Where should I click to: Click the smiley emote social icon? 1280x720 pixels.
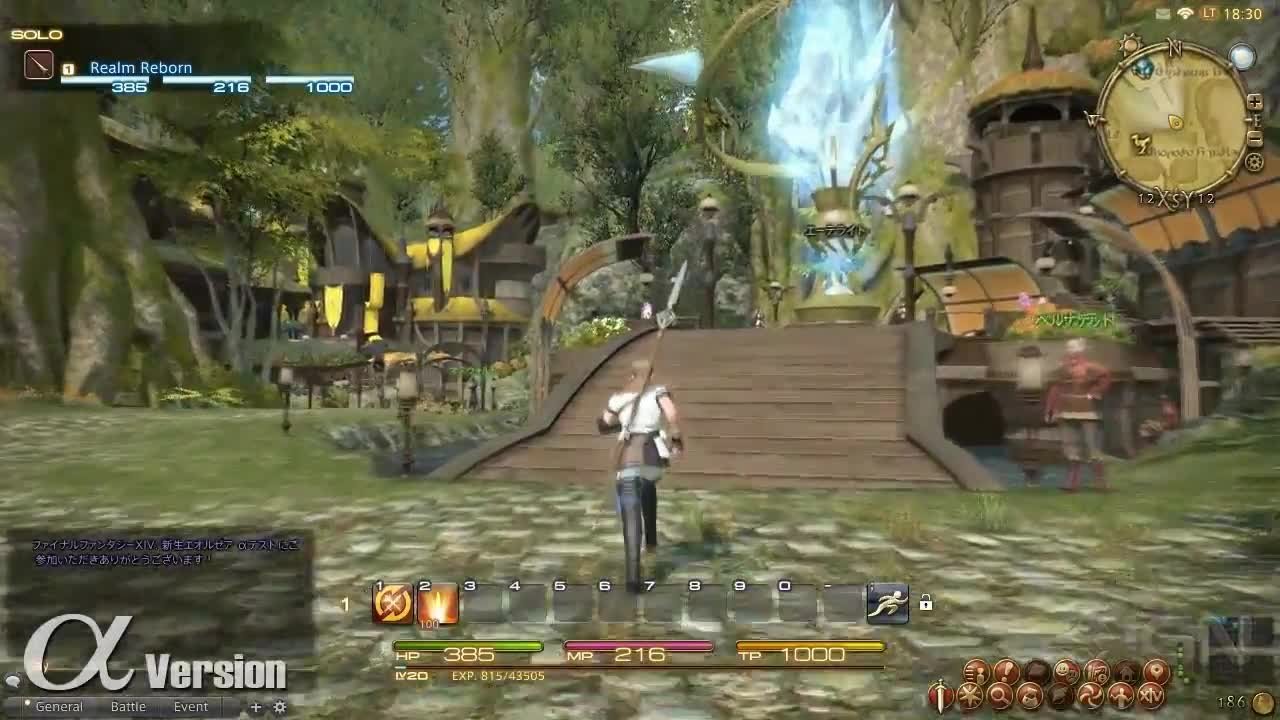pos(1064,671)
